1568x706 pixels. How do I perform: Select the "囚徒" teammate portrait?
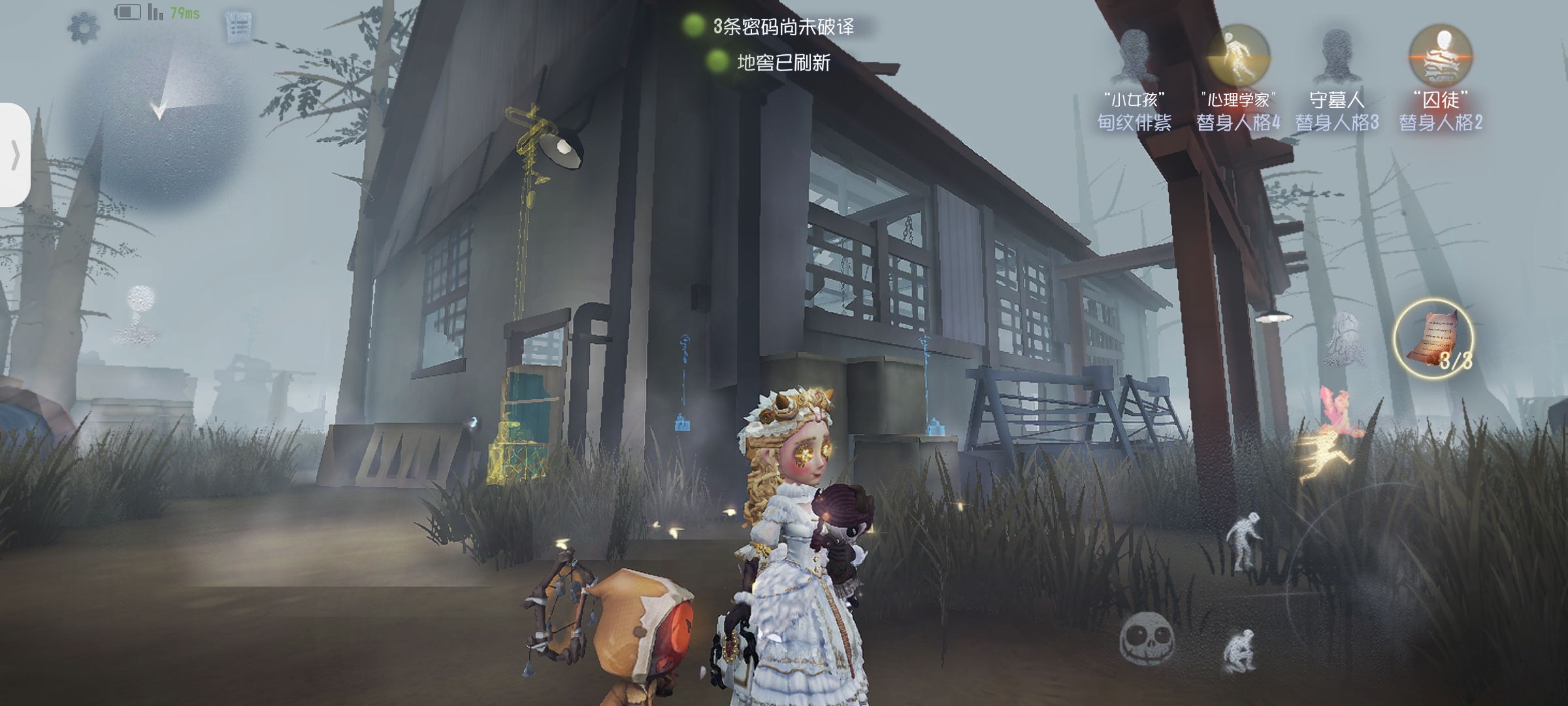tap(1440, 56)
